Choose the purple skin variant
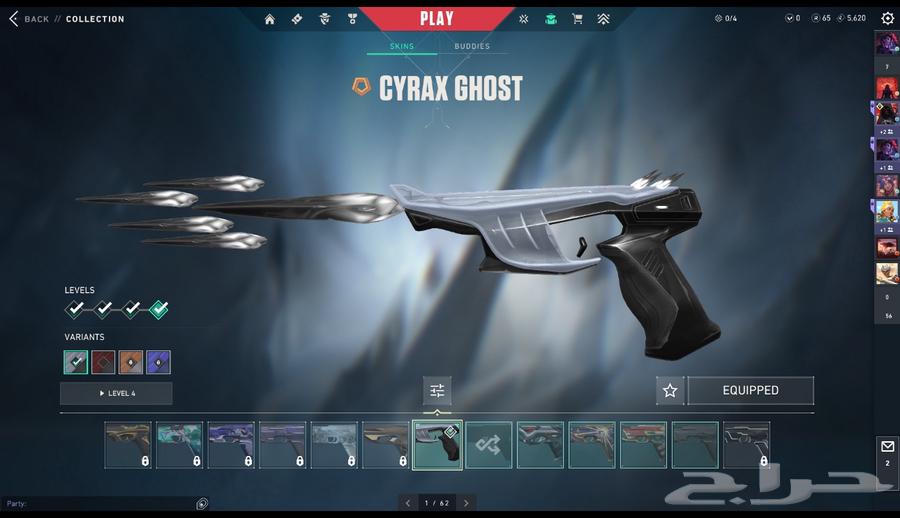900x518 pixels. tap(158, 362)
